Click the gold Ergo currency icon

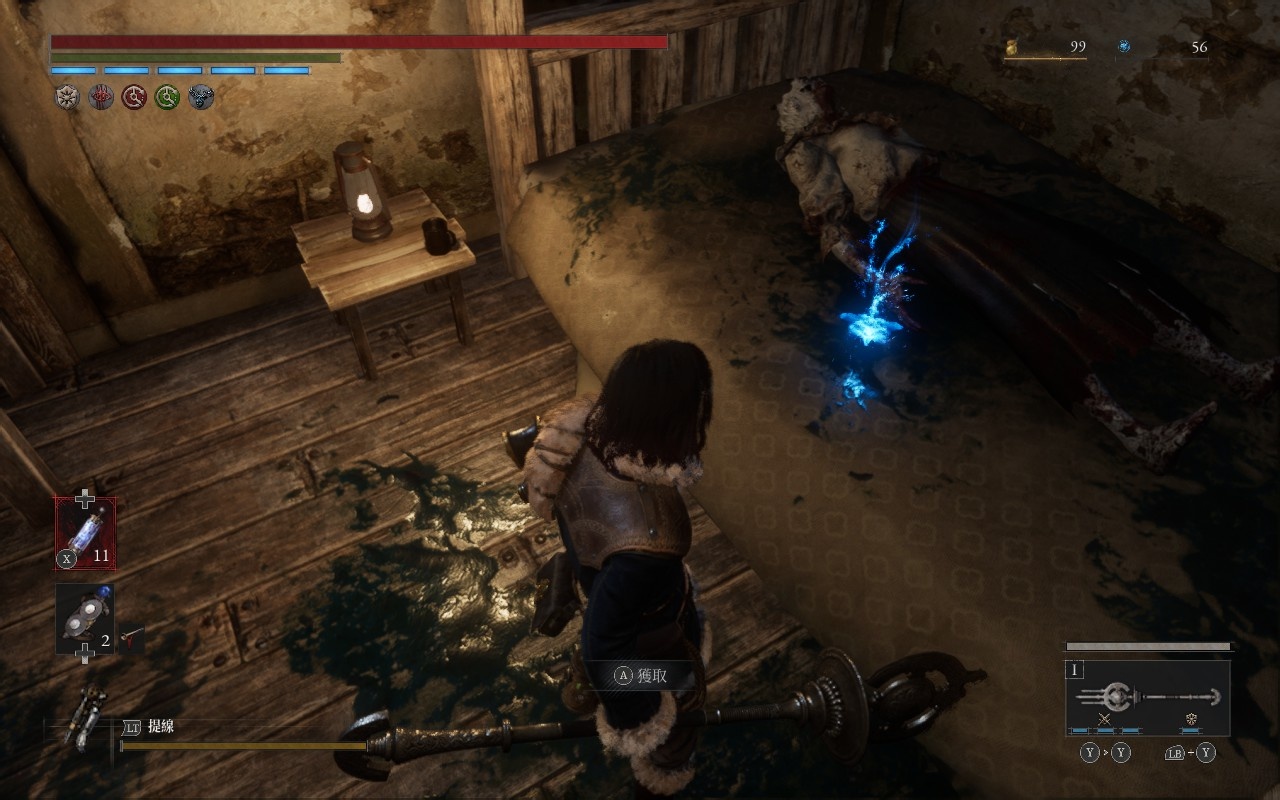pos(1011,47)
